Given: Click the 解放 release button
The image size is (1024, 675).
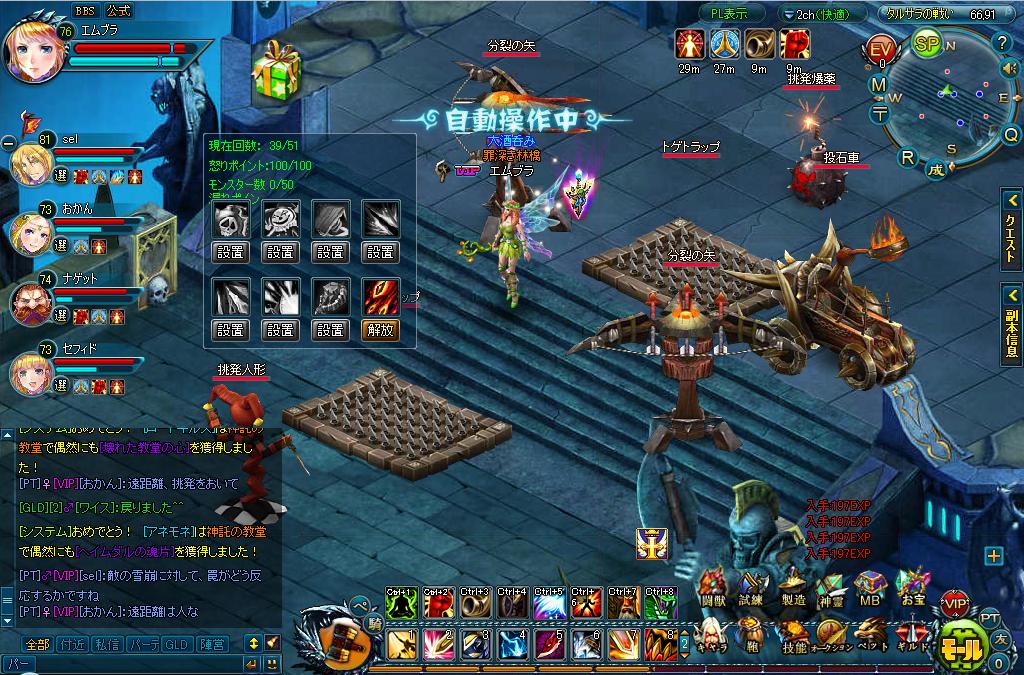Looking at the screenshot, I should click(x=381, y=329).
